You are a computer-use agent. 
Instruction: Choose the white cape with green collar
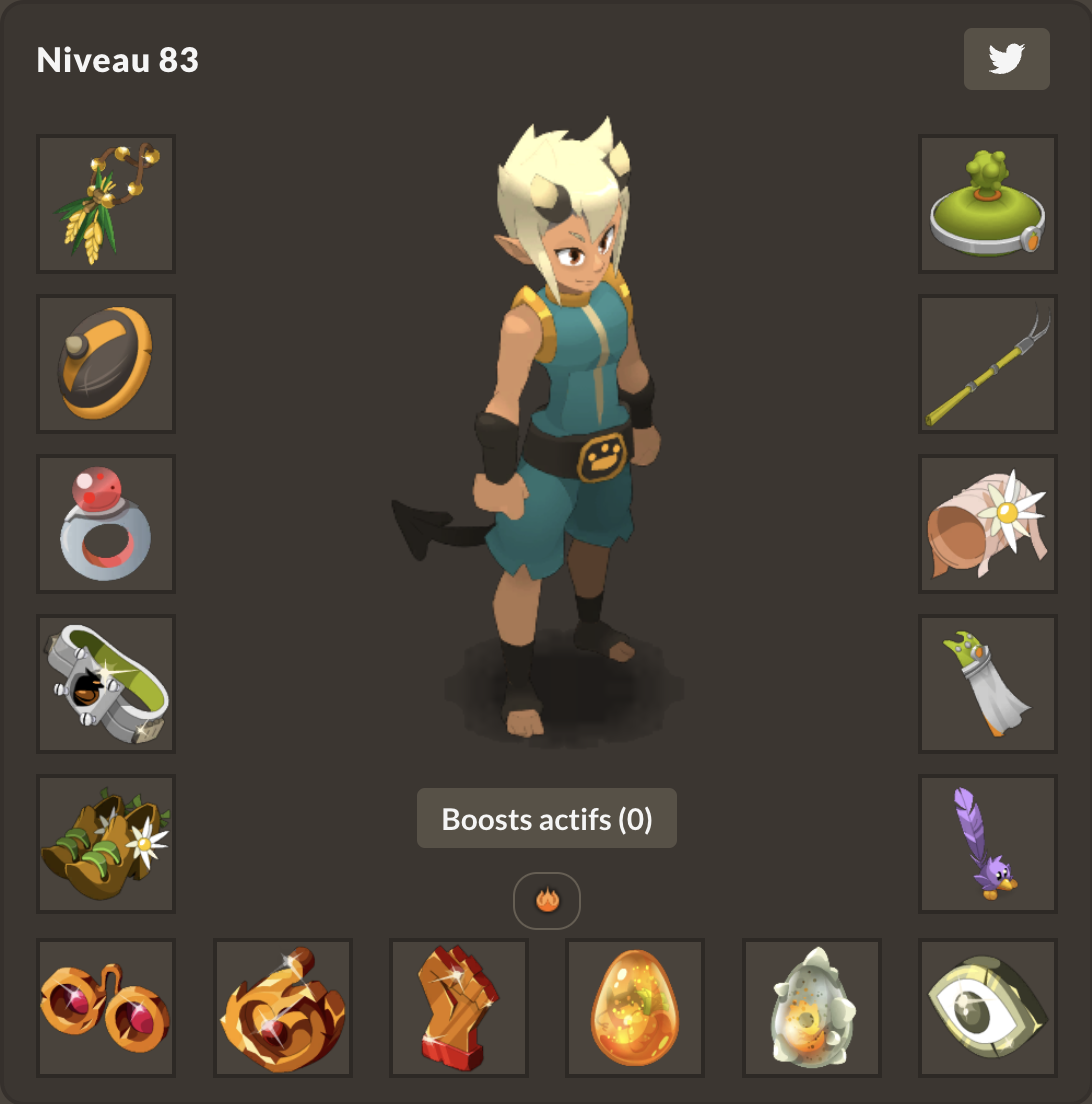click(988, 684)
